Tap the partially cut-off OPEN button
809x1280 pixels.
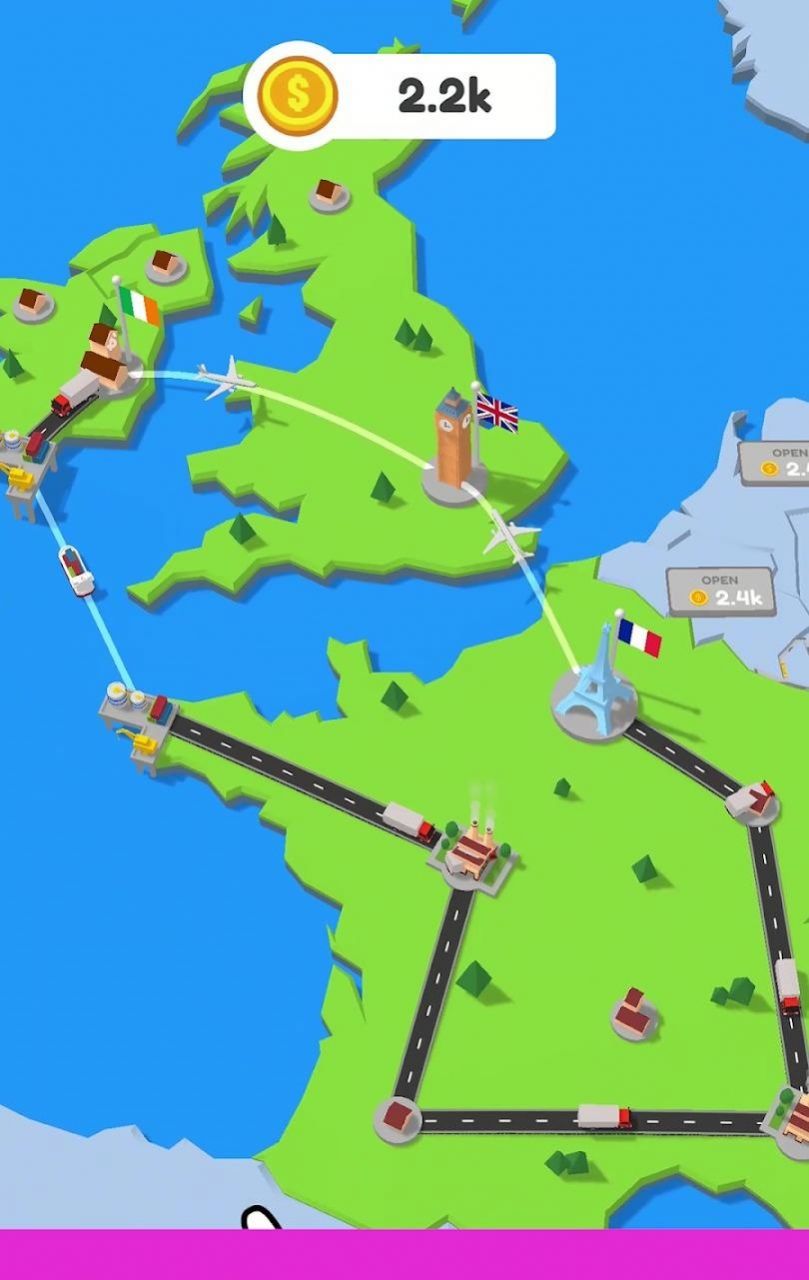776,460
